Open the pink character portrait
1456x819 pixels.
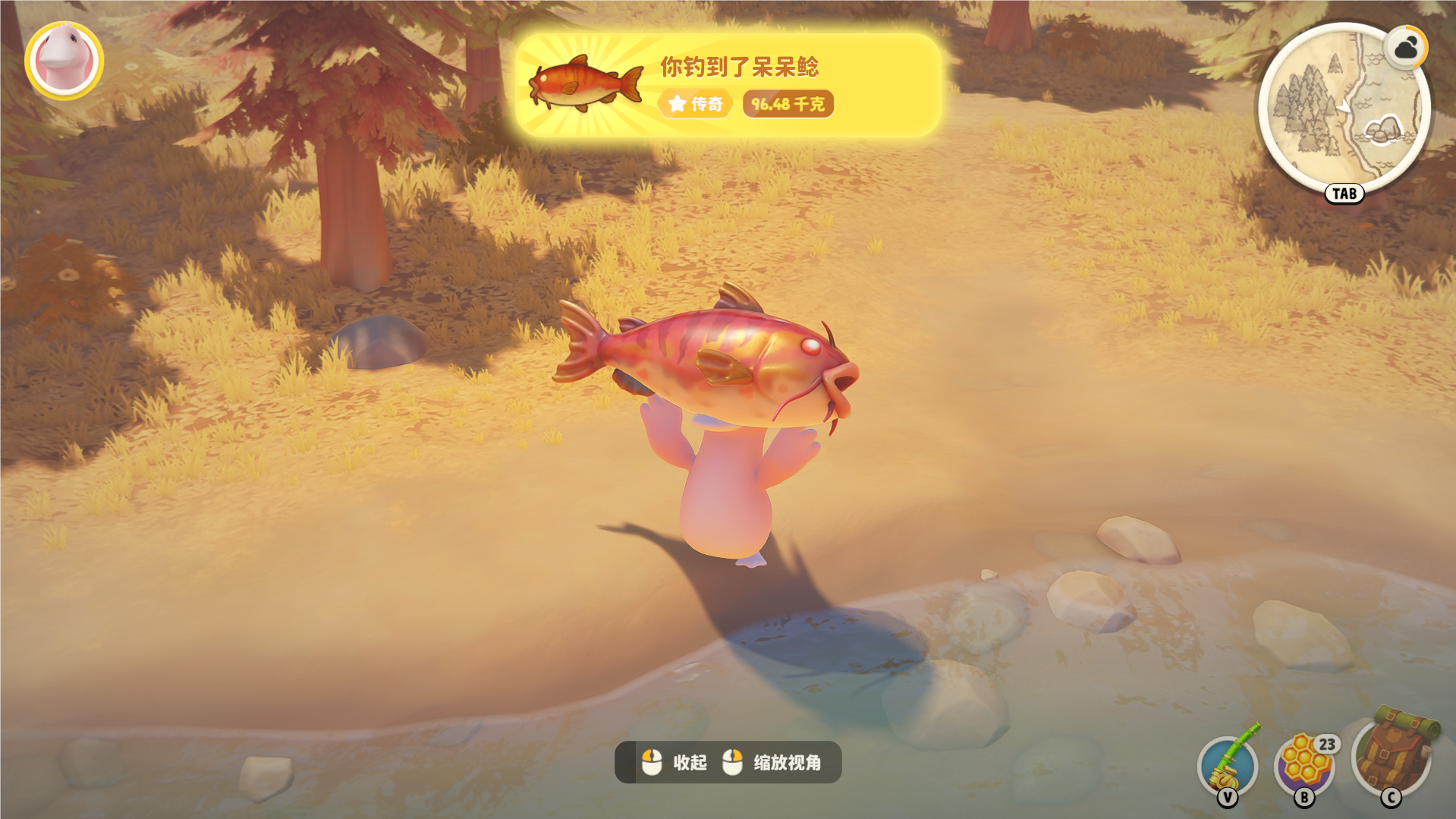pyautogui.click(x=64, y=61)
